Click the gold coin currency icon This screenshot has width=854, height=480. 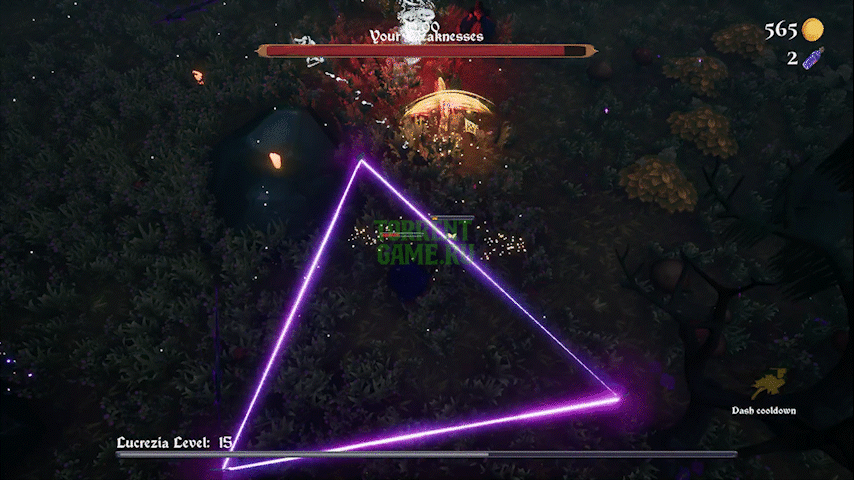(x=812, y=30)
